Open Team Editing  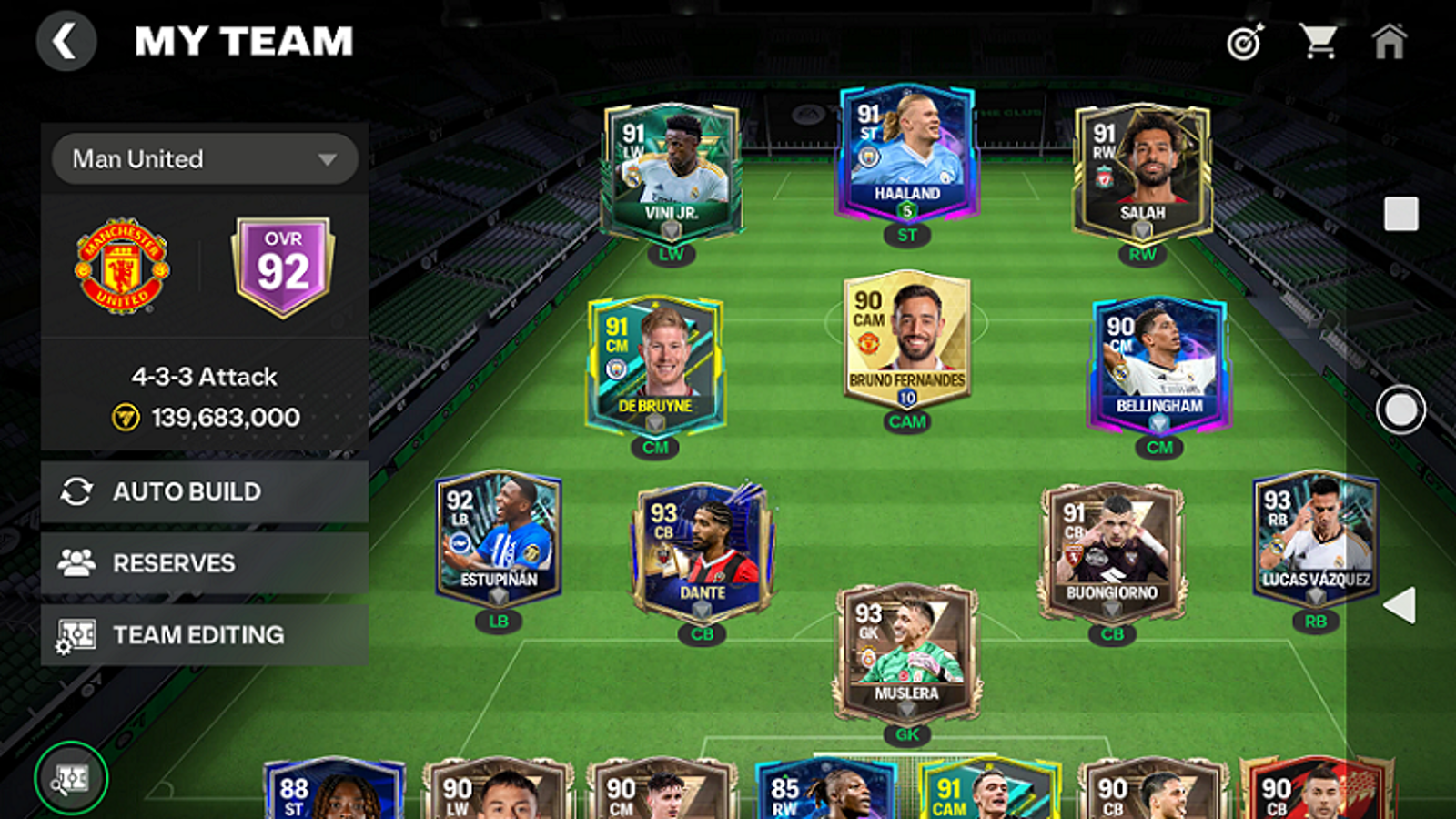(205, 635)
